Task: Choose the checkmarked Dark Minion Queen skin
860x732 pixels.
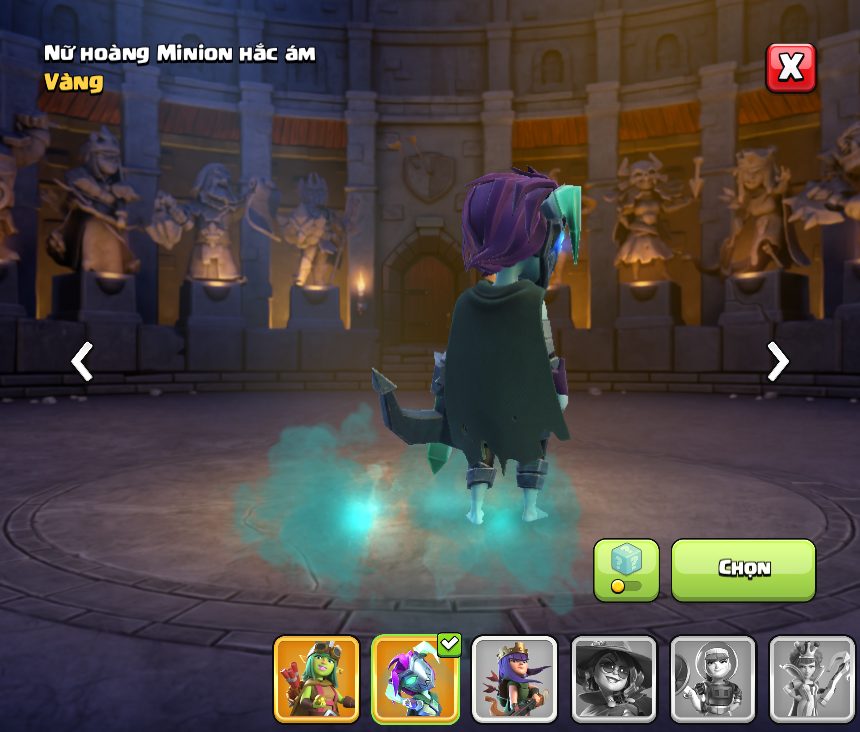Action: (415, 679)
